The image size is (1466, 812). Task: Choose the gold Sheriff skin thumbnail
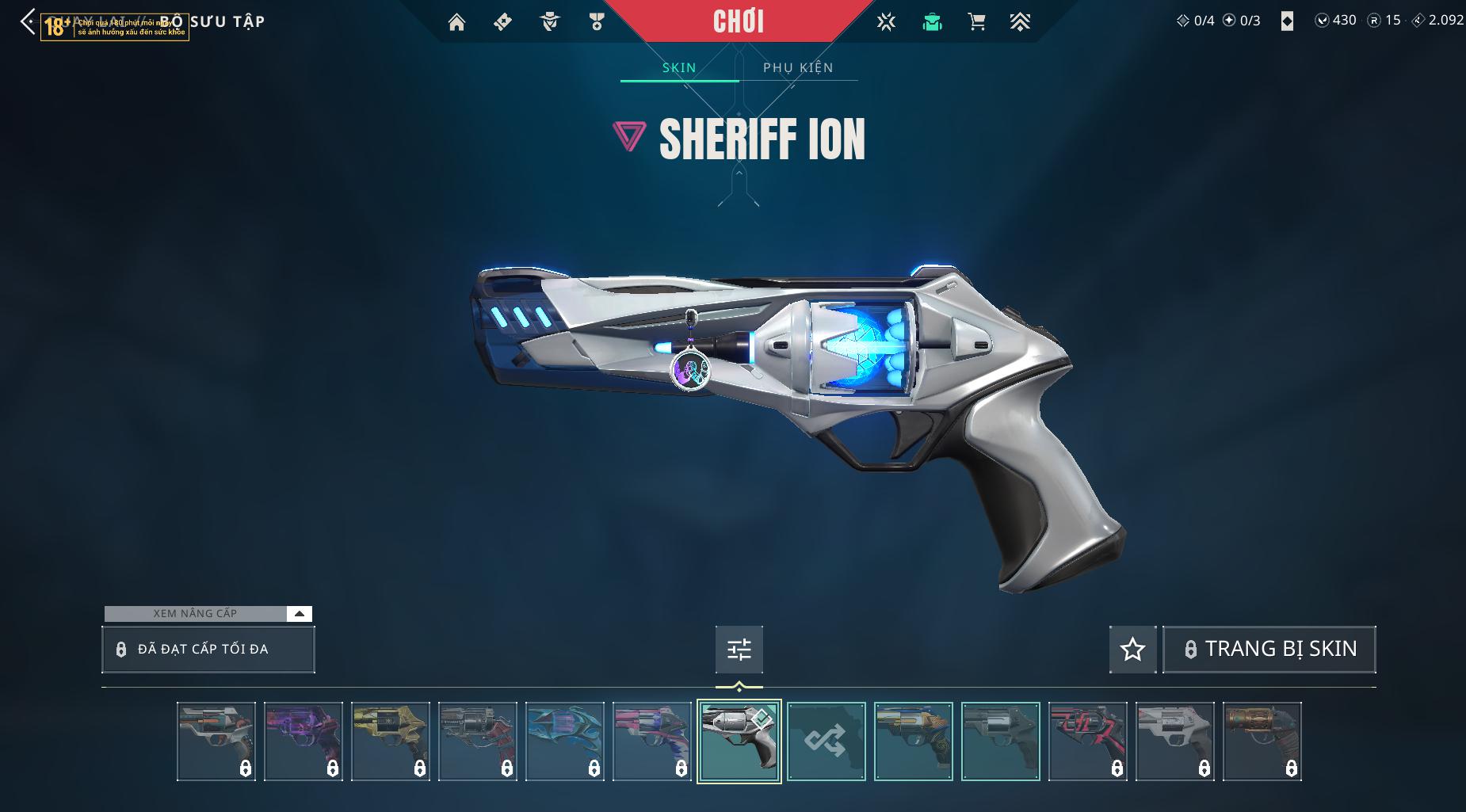point(391,741)
